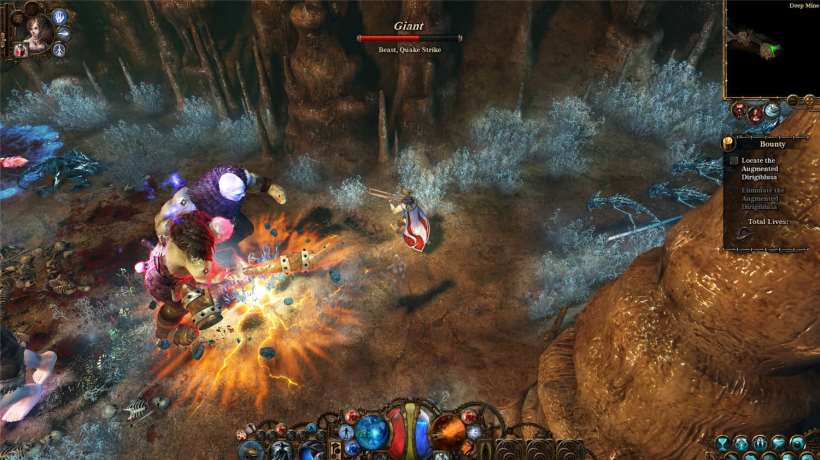Viewport: 820px width, 460px height.
Task: Activate the large orange orb skill
Action: tap(447, 432)
